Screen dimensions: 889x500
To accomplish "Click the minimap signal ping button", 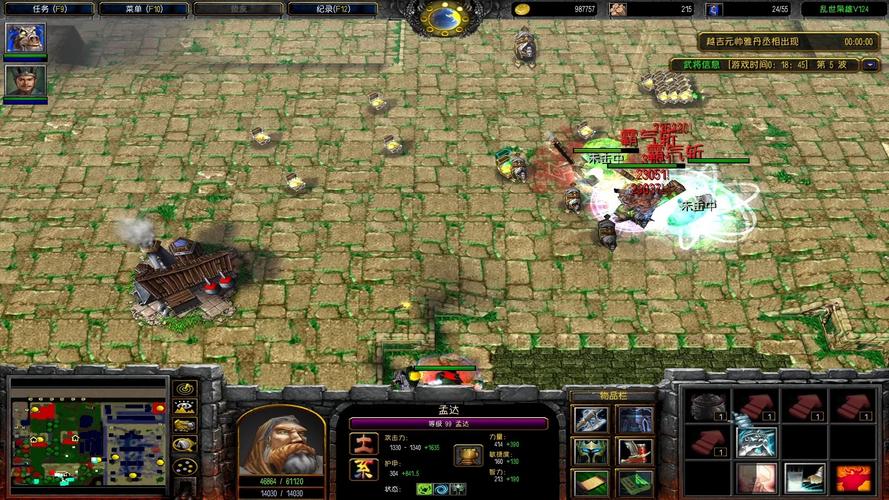I will click(185, 388).
